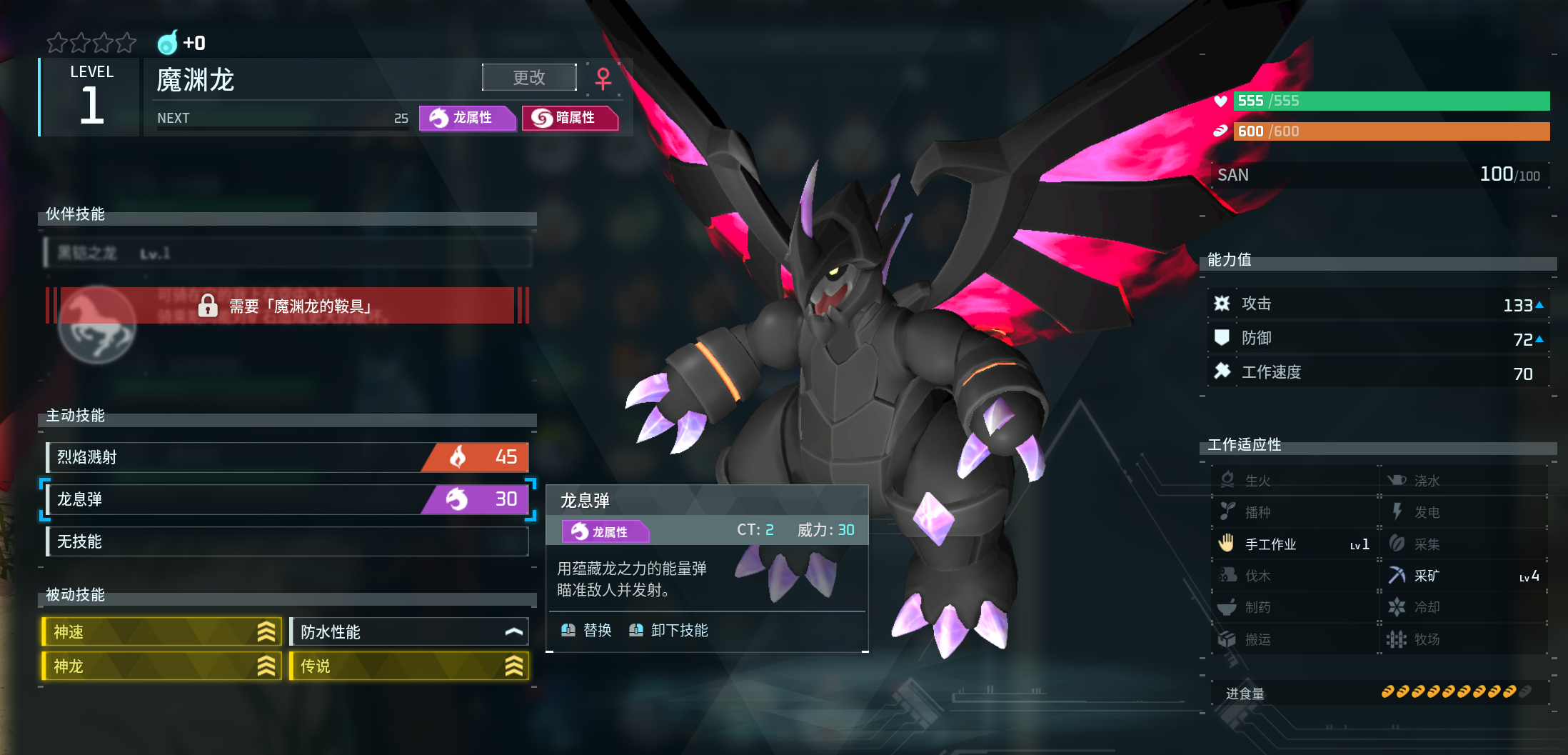Click the star rank row above level
The height and width of the screenshot is (755, 1568).
pos(91,44)
